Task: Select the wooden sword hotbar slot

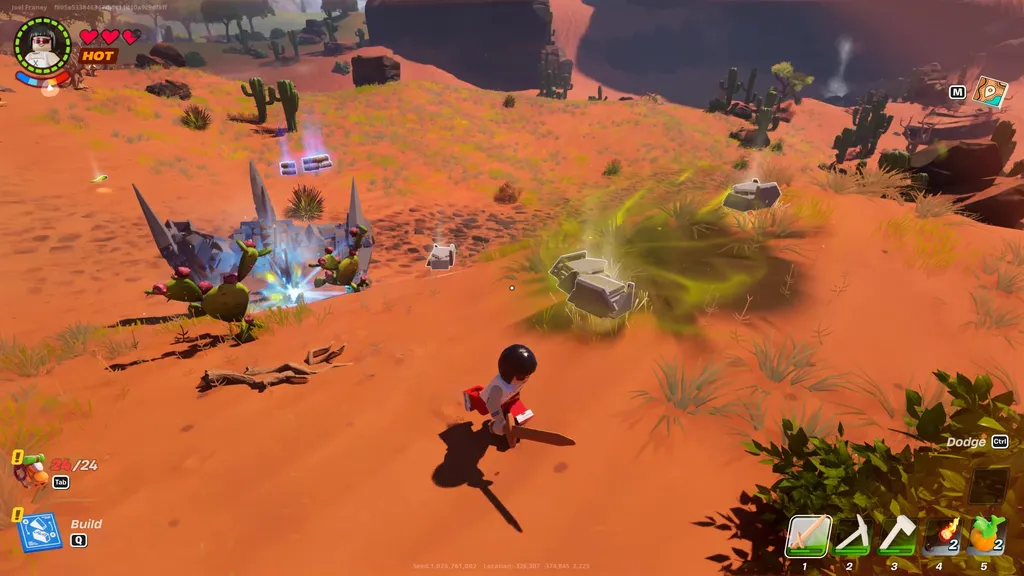Action: point(809,535)
